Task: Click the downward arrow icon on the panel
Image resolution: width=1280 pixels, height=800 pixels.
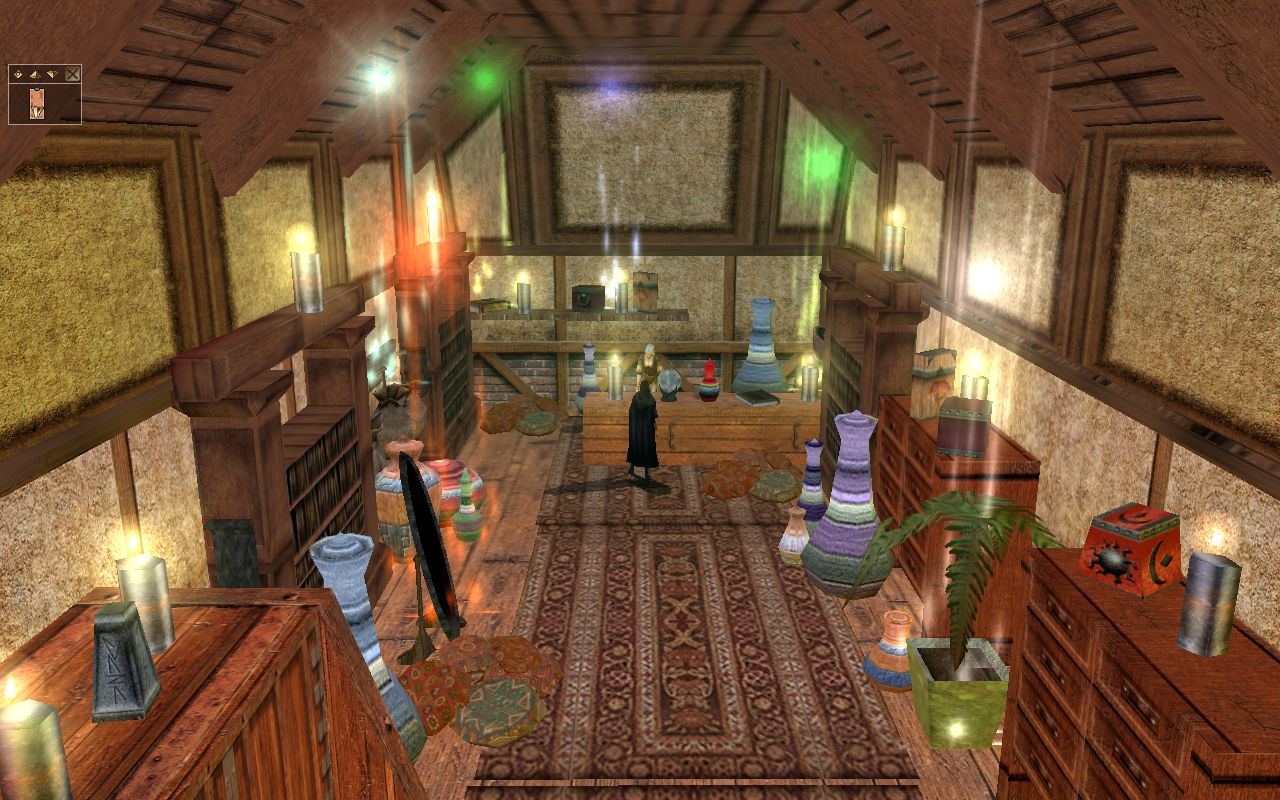Action: (51, 75)
